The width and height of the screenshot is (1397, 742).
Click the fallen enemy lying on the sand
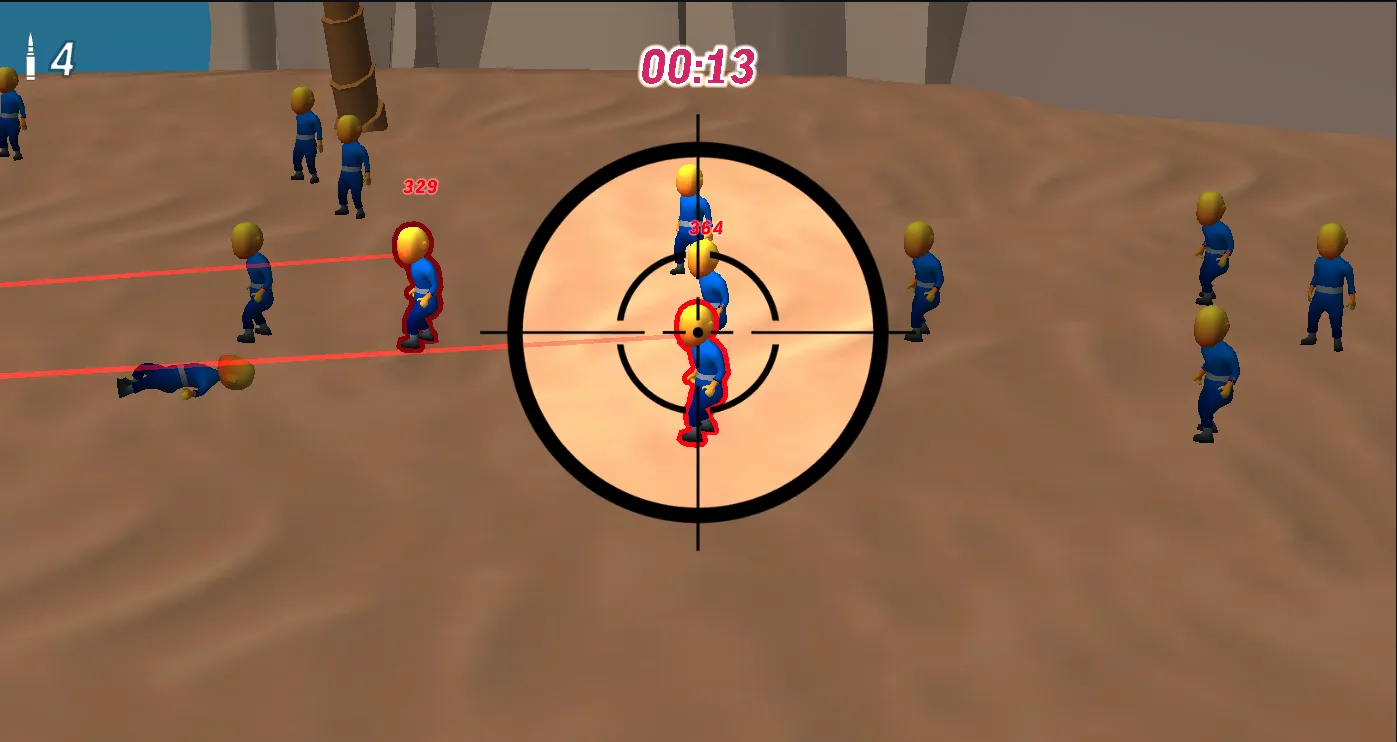[185, 378]
